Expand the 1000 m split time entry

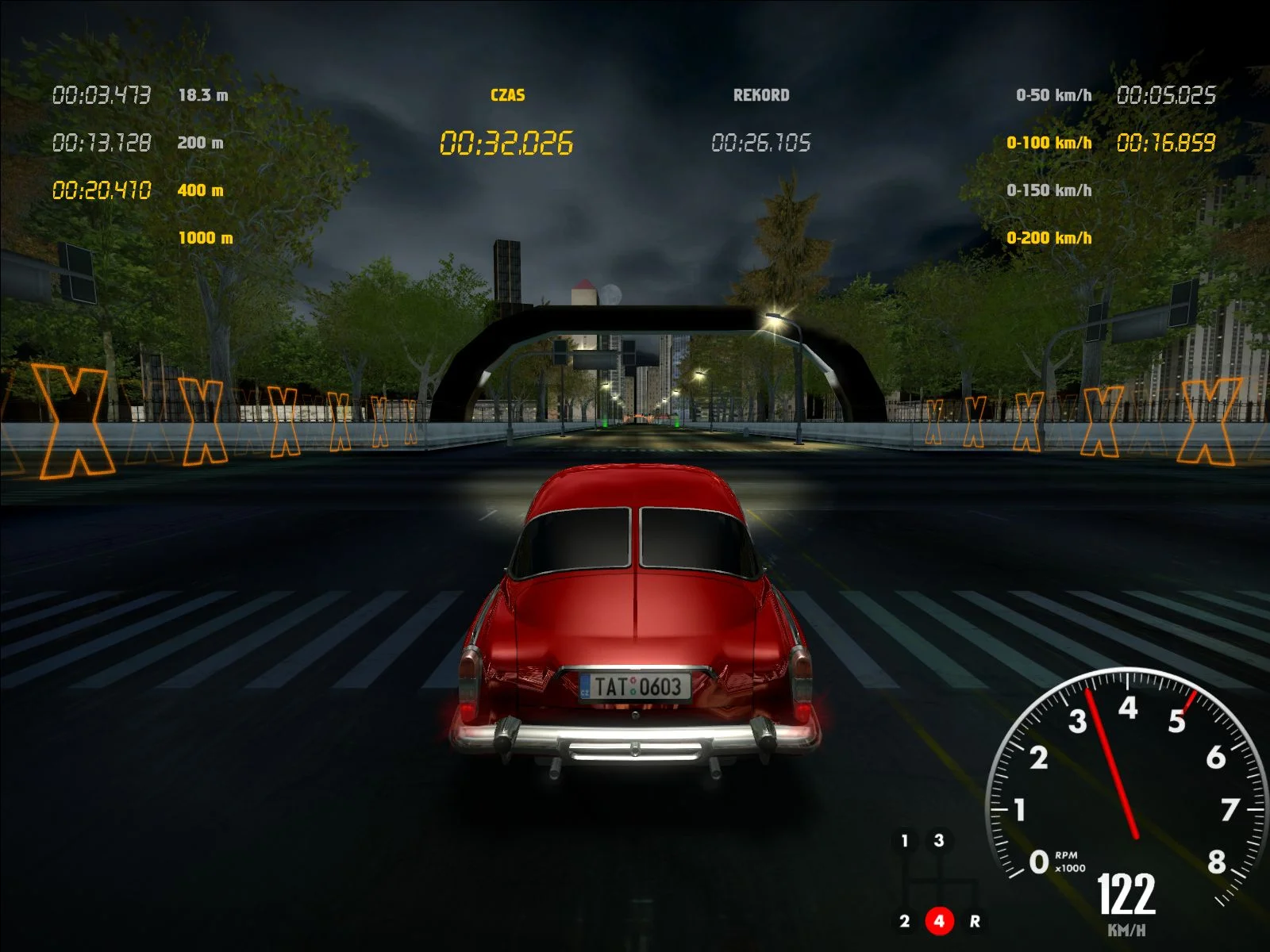point(205,236)
